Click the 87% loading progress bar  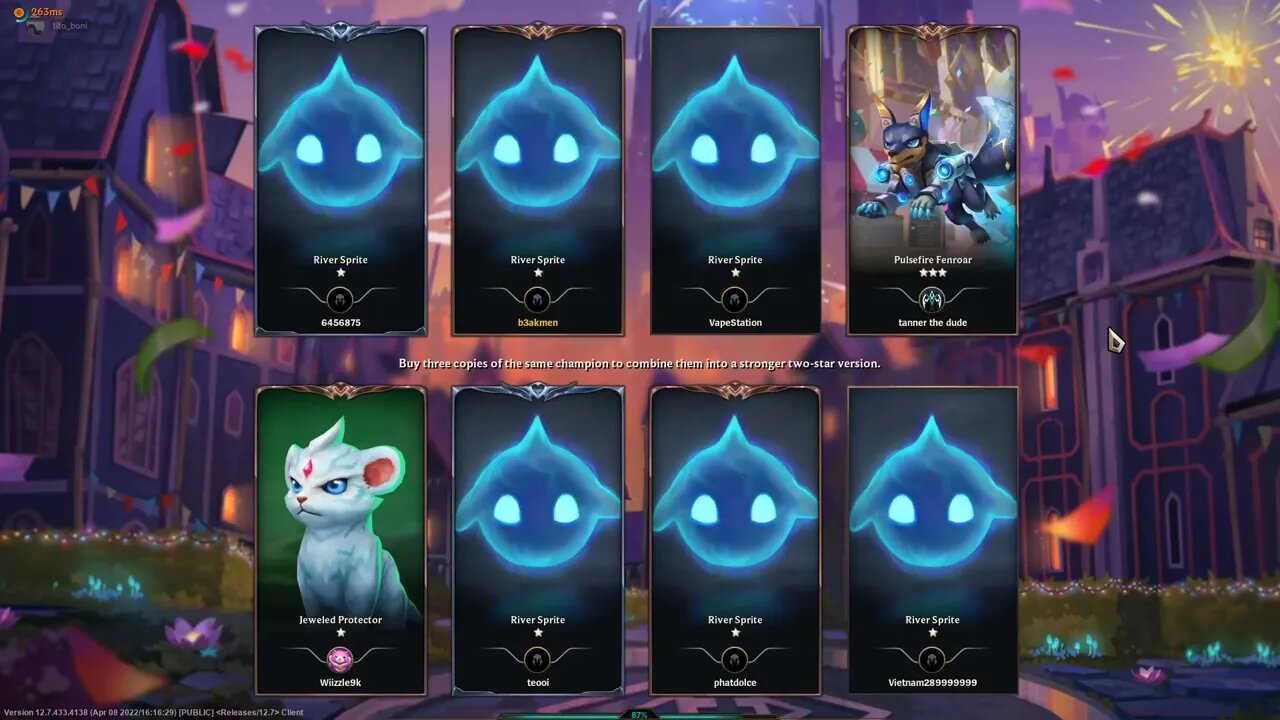[x=640, y=713]
